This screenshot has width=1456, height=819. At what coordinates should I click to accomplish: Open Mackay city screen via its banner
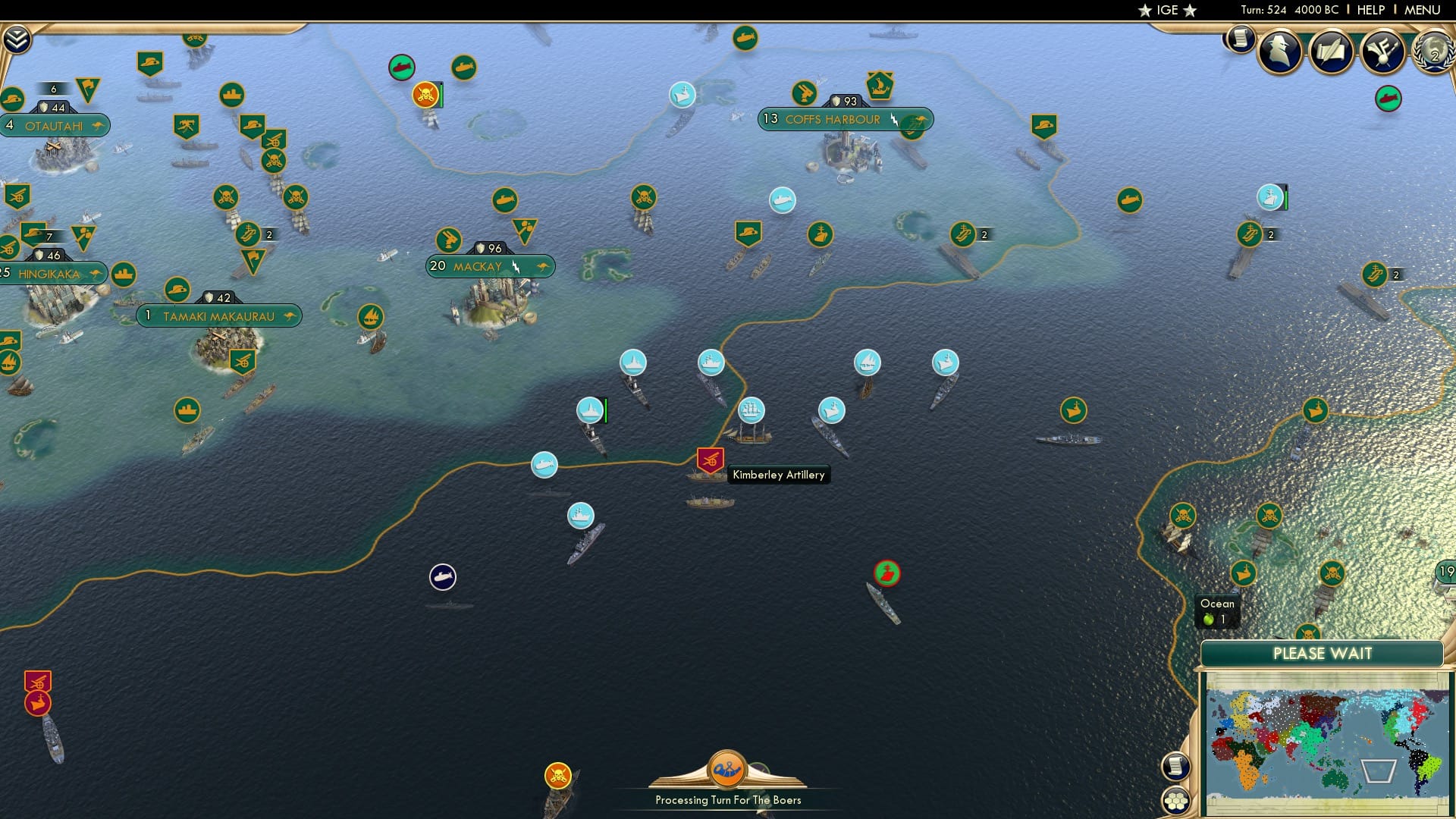pyautogui.click(x=478, y=266)
